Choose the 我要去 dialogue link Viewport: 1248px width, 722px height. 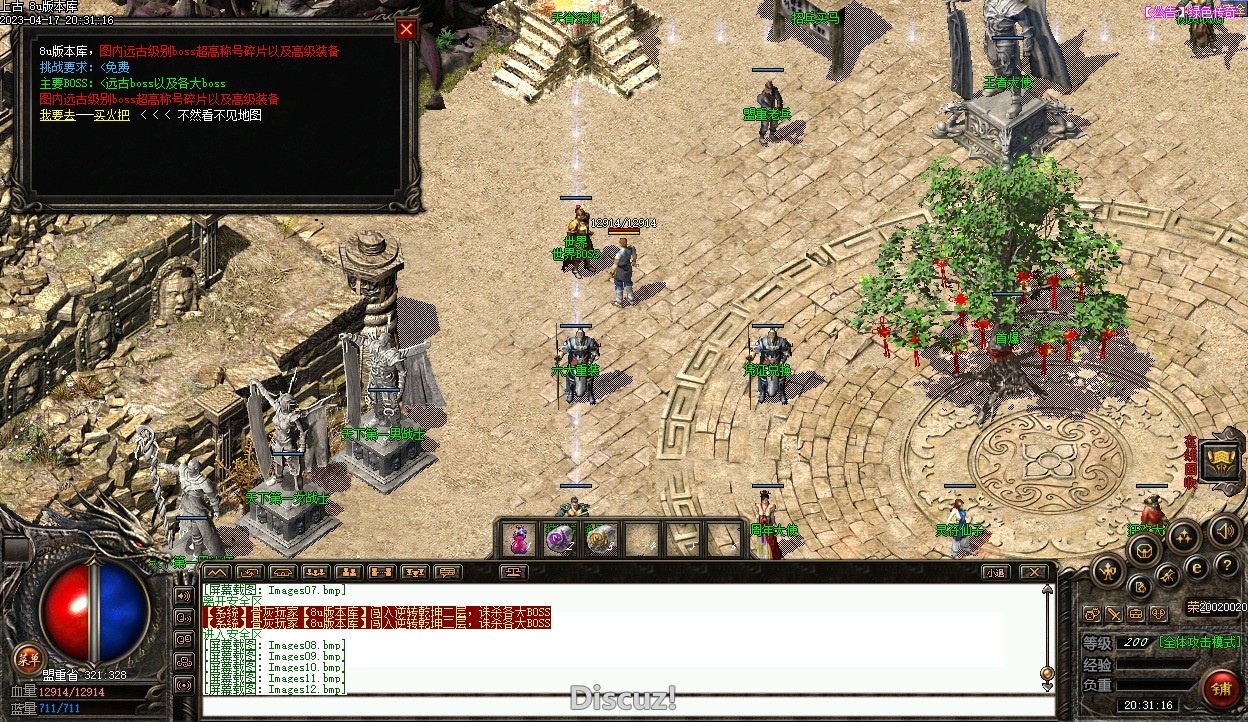tap(55, 115)
